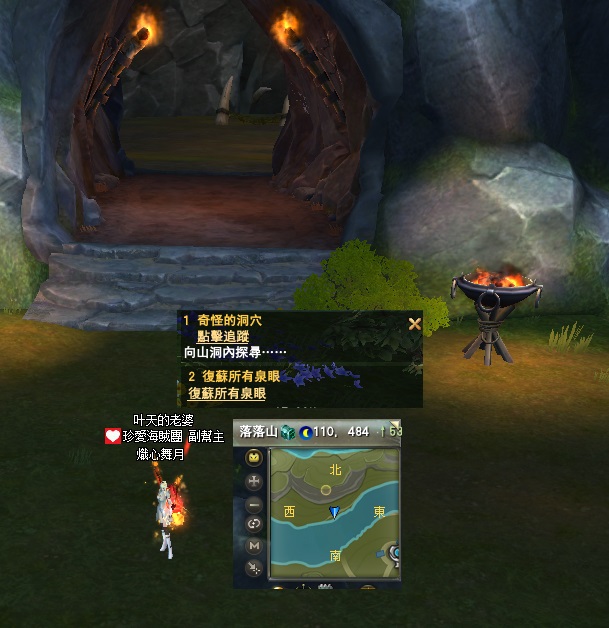Viewport: 609px width, 628px height.
Task: Click the yellow face icon beside the minimap
Action: pos(254,458)
